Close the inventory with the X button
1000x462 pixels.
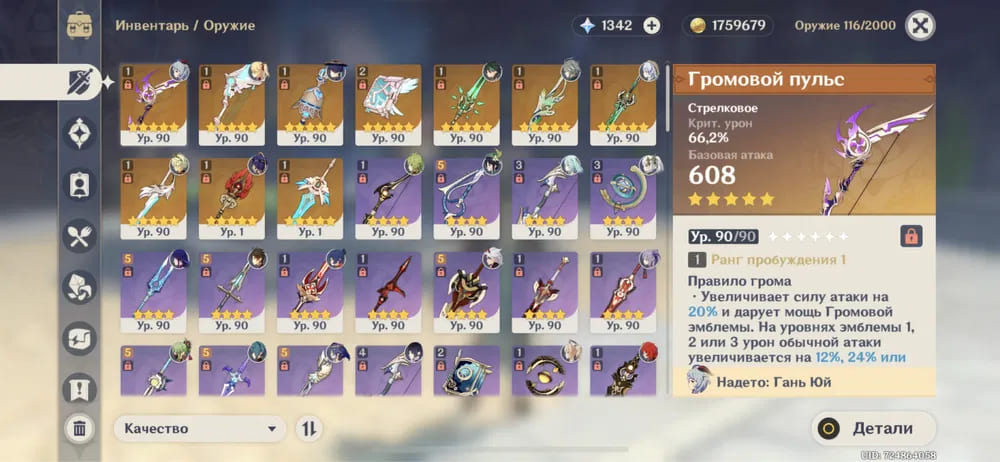click(920, 25)
